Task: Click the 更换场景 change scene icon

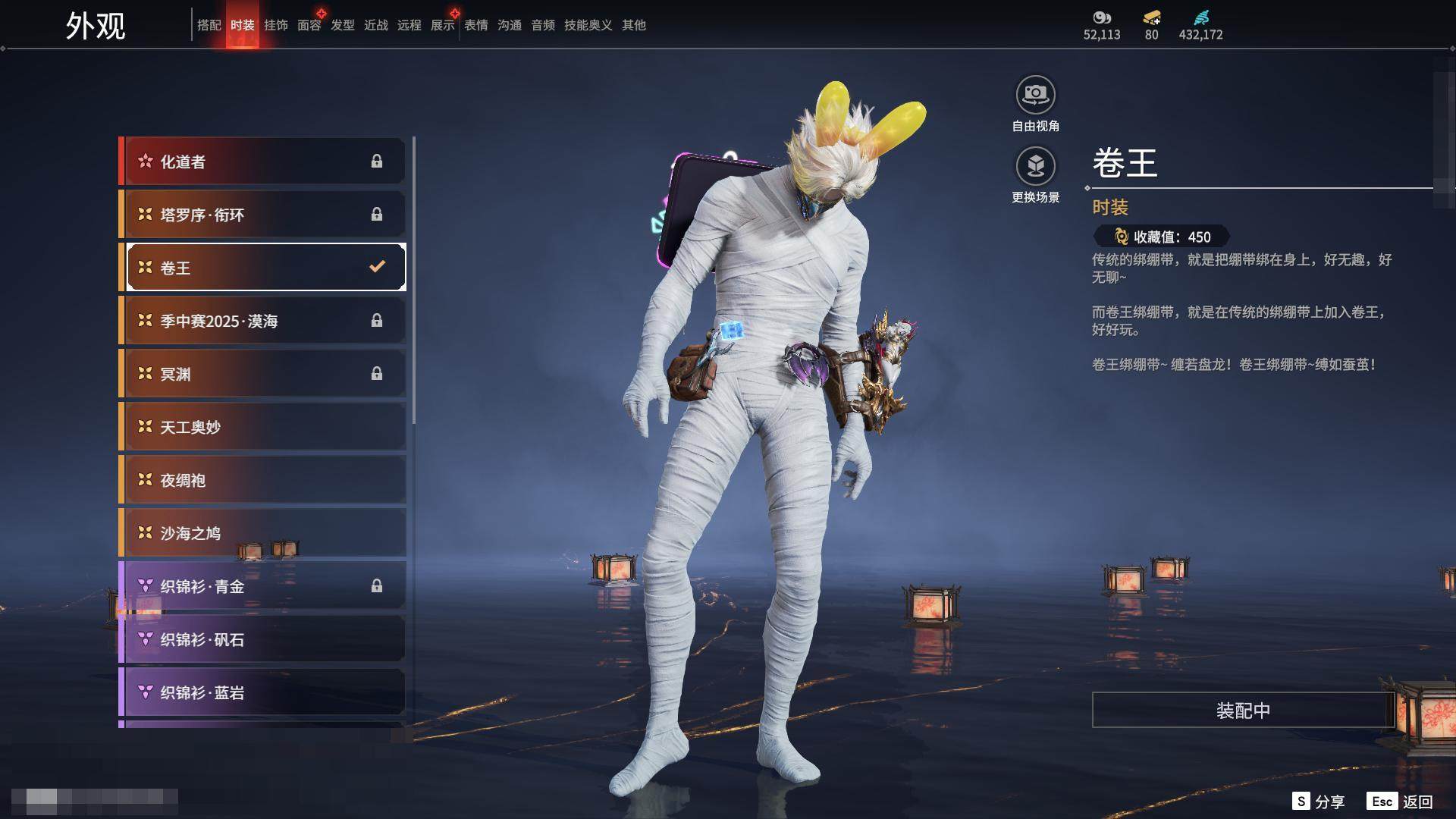Action: tap(1035, 167)
